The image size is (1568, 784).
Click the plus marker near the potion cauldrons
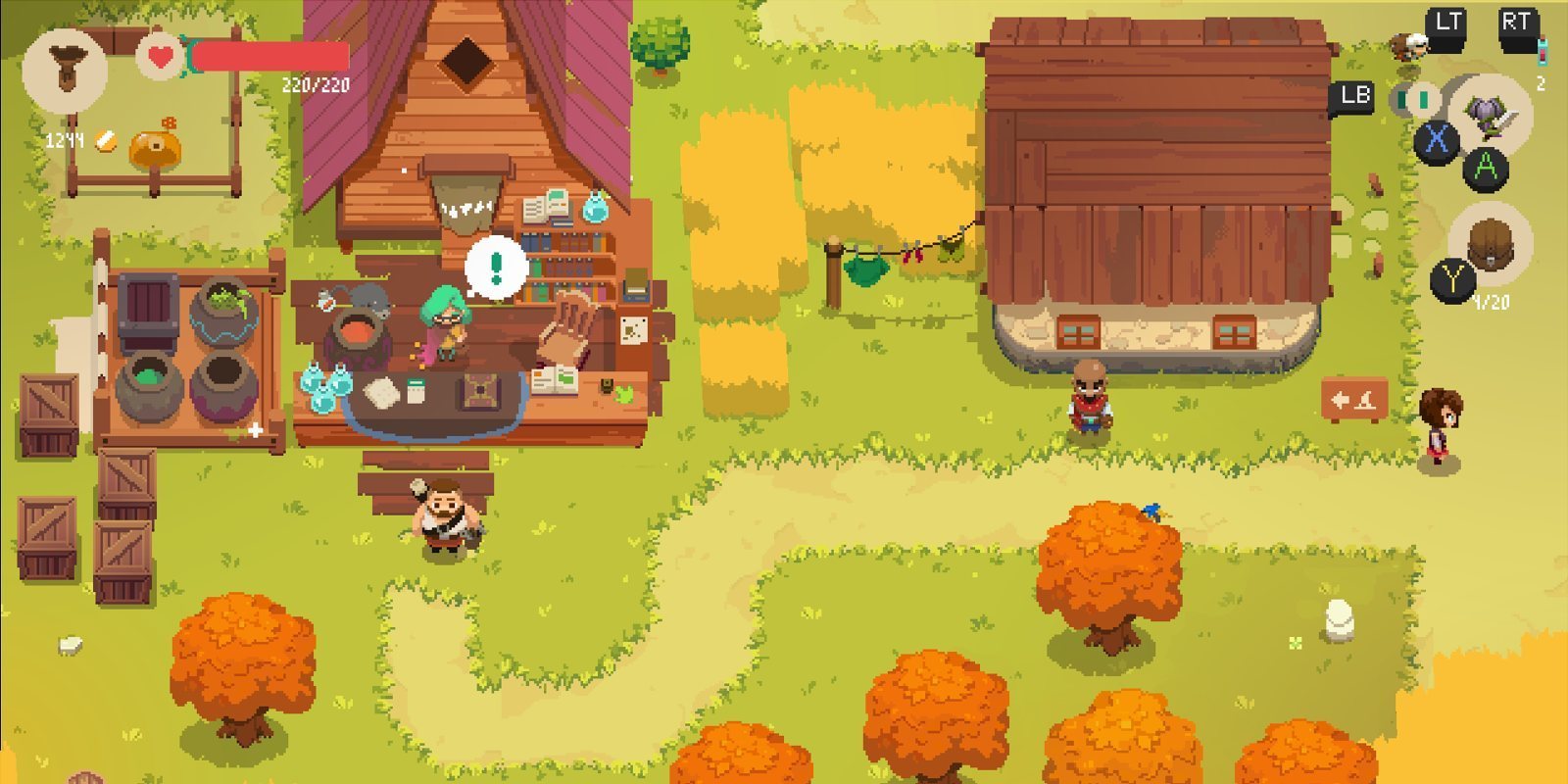coord(255,428)
